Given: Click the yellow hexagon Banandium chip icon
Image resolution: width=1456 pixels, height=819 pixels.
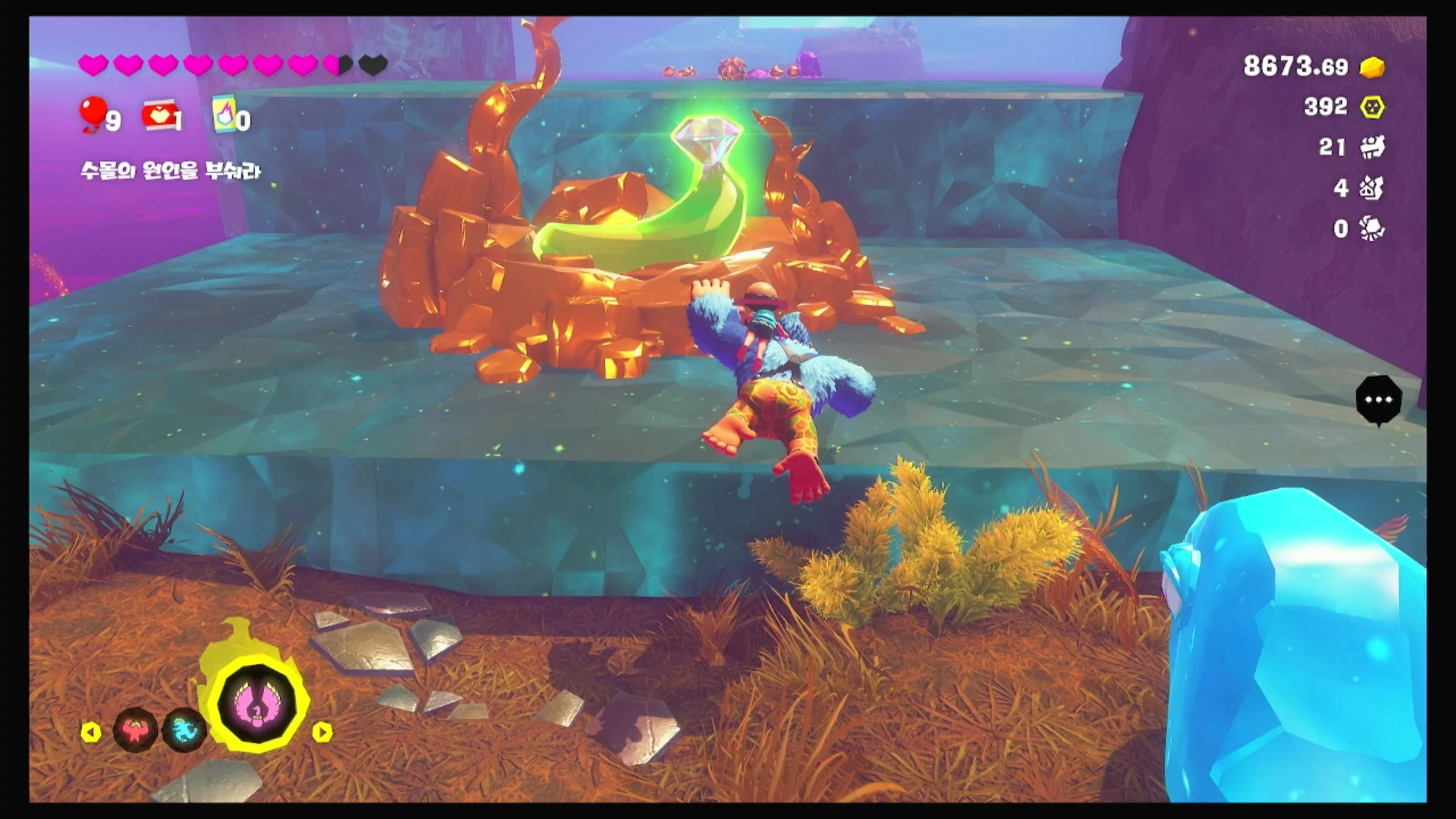Looking at the screenshot, I should pos(1372,107).
